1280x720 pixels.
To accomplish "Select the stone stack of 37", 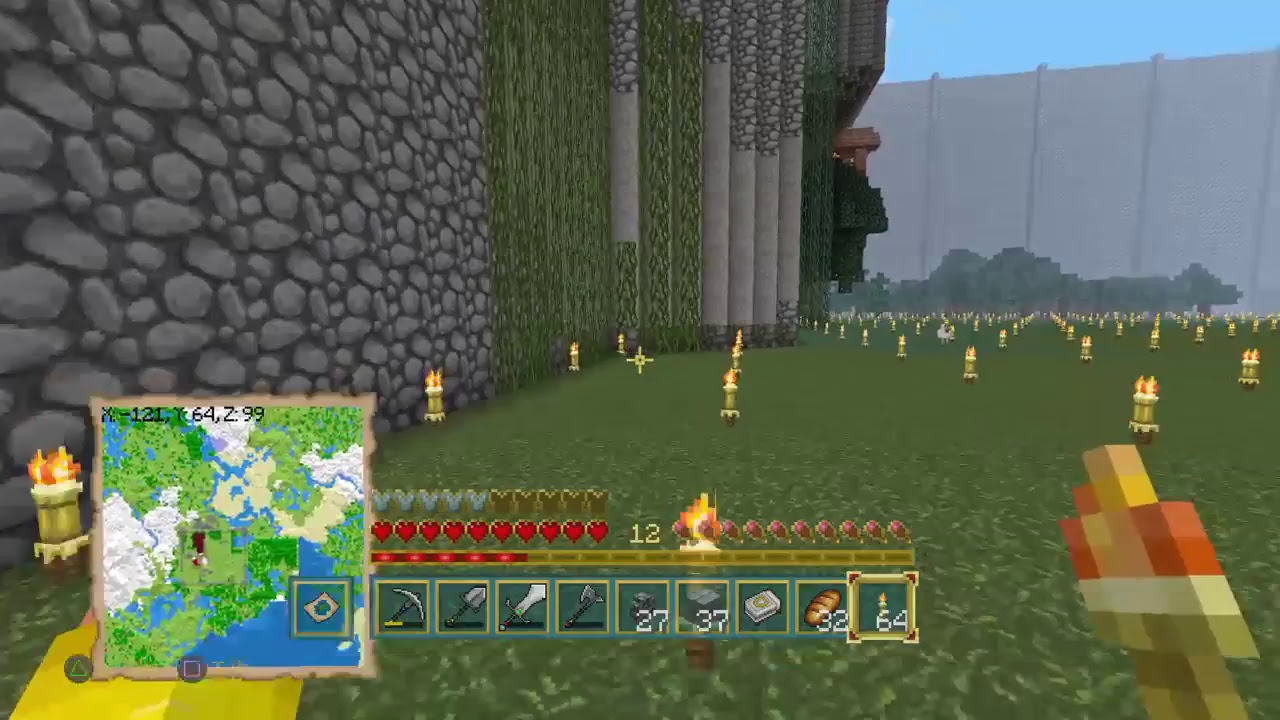I will pyautogui.click(x=703, y=608).
